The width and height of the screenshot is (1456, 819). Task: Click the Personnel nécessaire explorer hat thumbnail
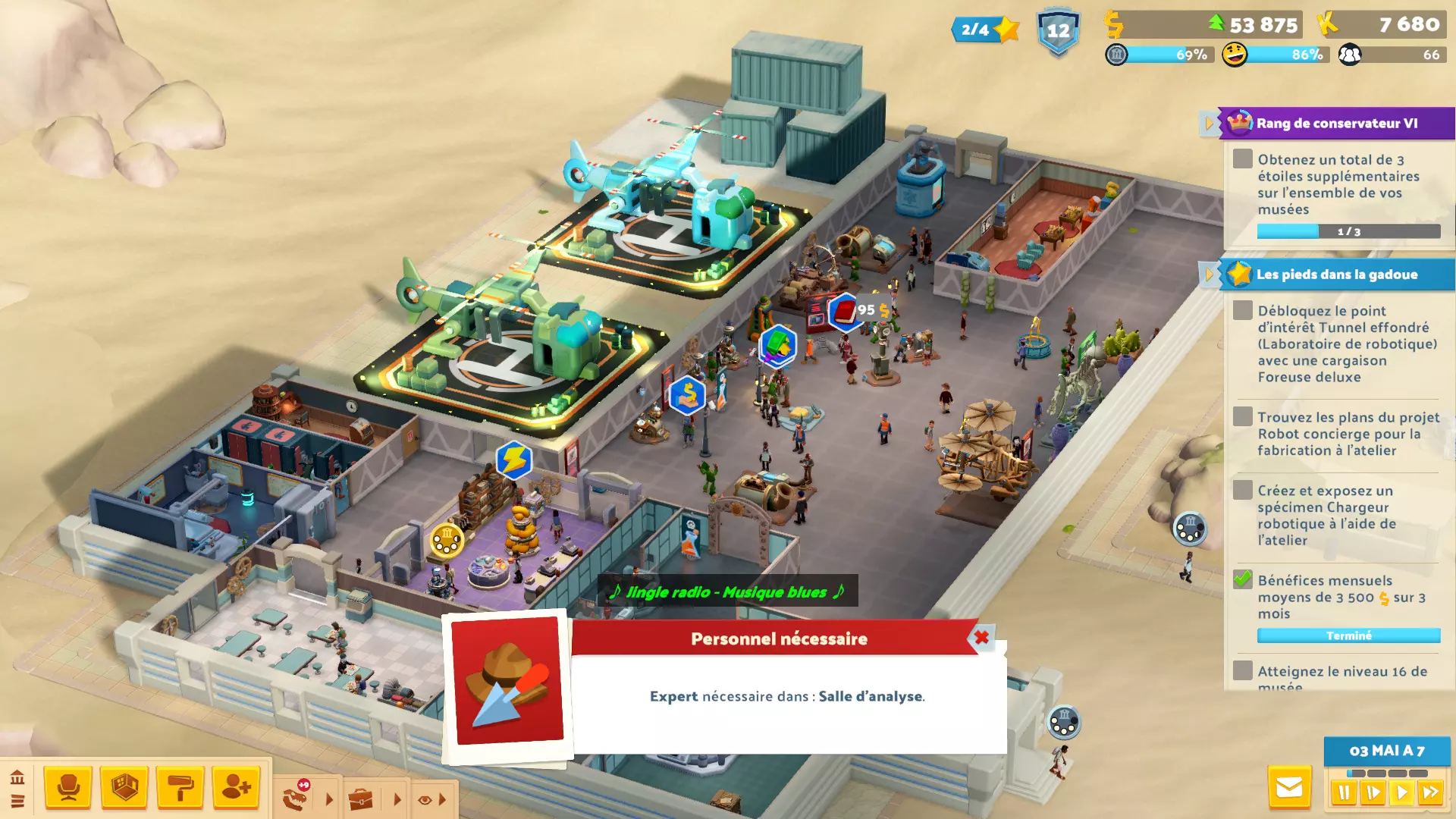[x=507, y=680]
